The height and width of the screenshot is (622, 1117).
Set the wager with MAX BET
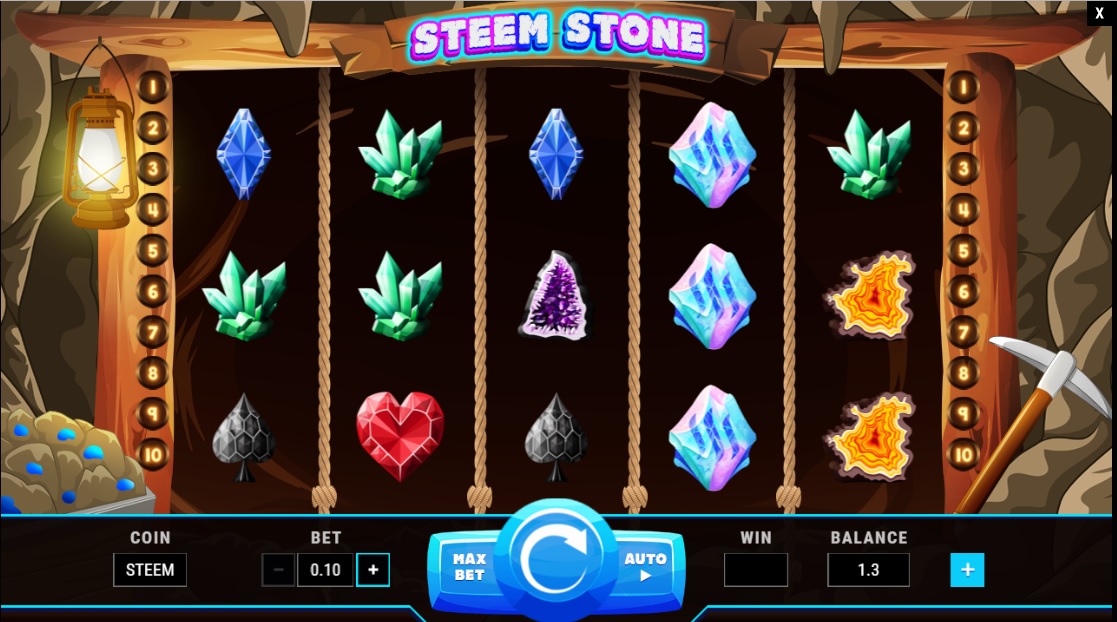point(468,568)
